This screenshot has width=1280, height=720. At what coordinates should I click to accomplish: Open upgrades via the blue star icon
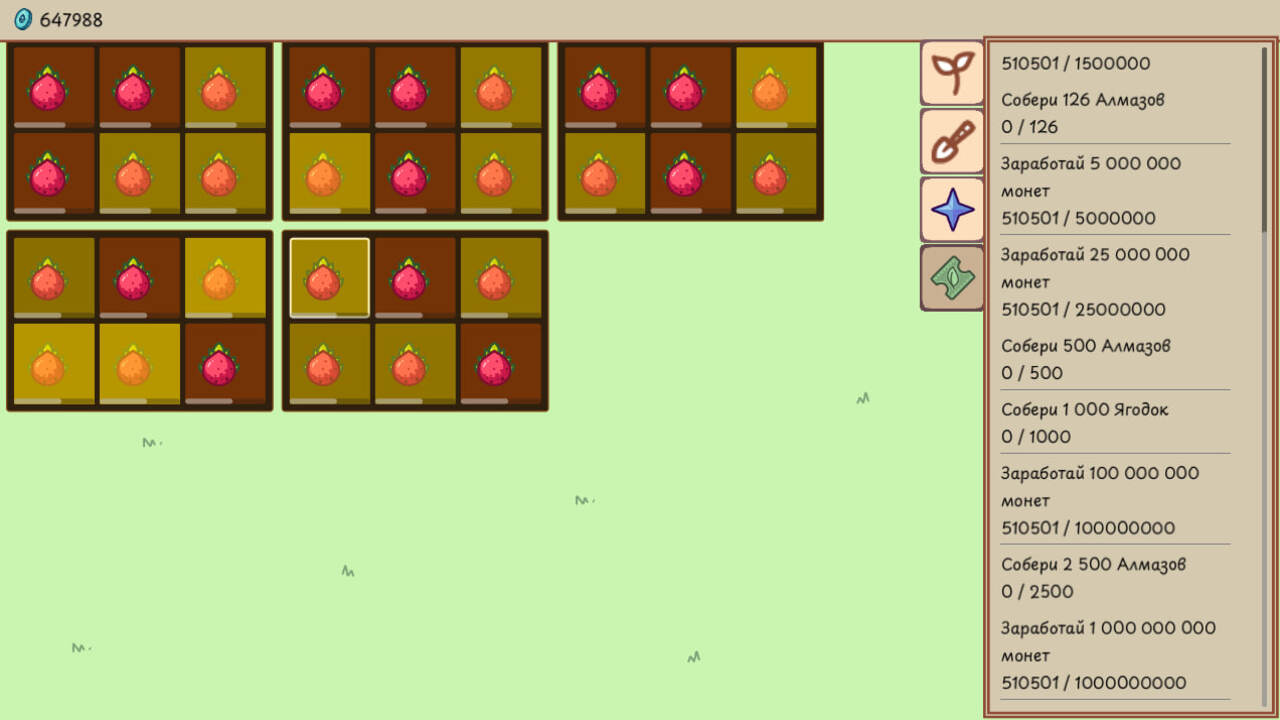pos(952,209)
